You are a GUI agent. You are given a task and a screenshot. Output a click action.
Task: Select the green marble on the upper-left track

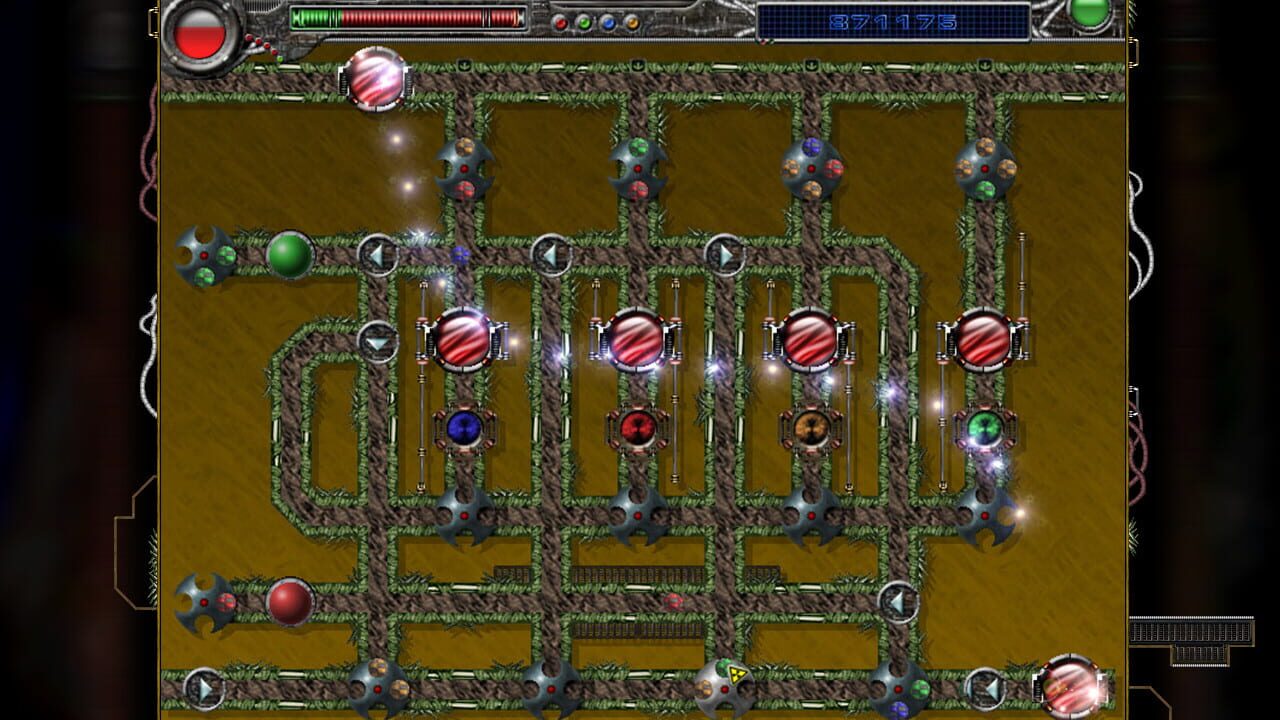tap(288, 255)
